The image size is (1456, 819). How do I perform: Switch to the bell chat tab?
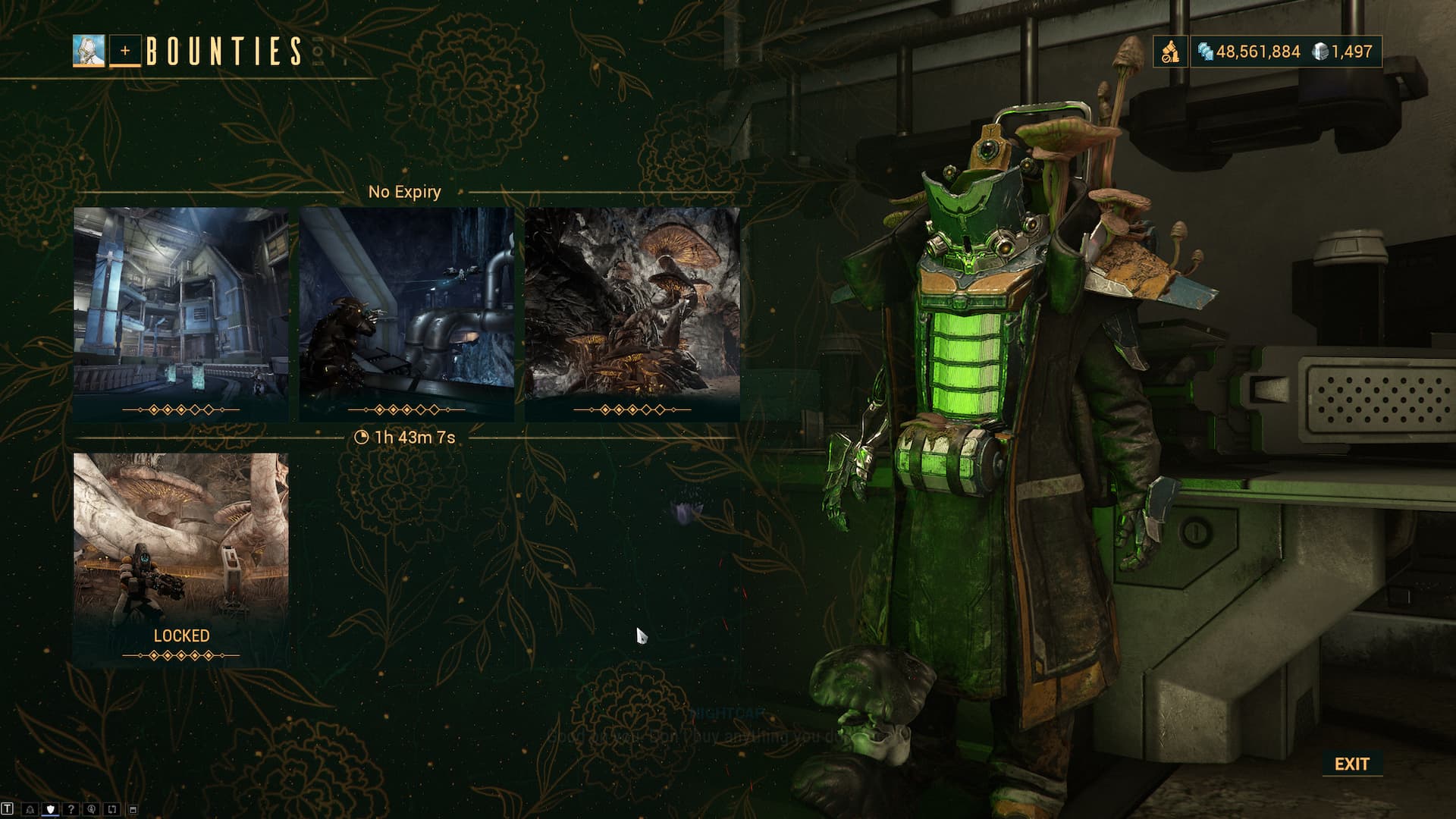tap(30, 809)
